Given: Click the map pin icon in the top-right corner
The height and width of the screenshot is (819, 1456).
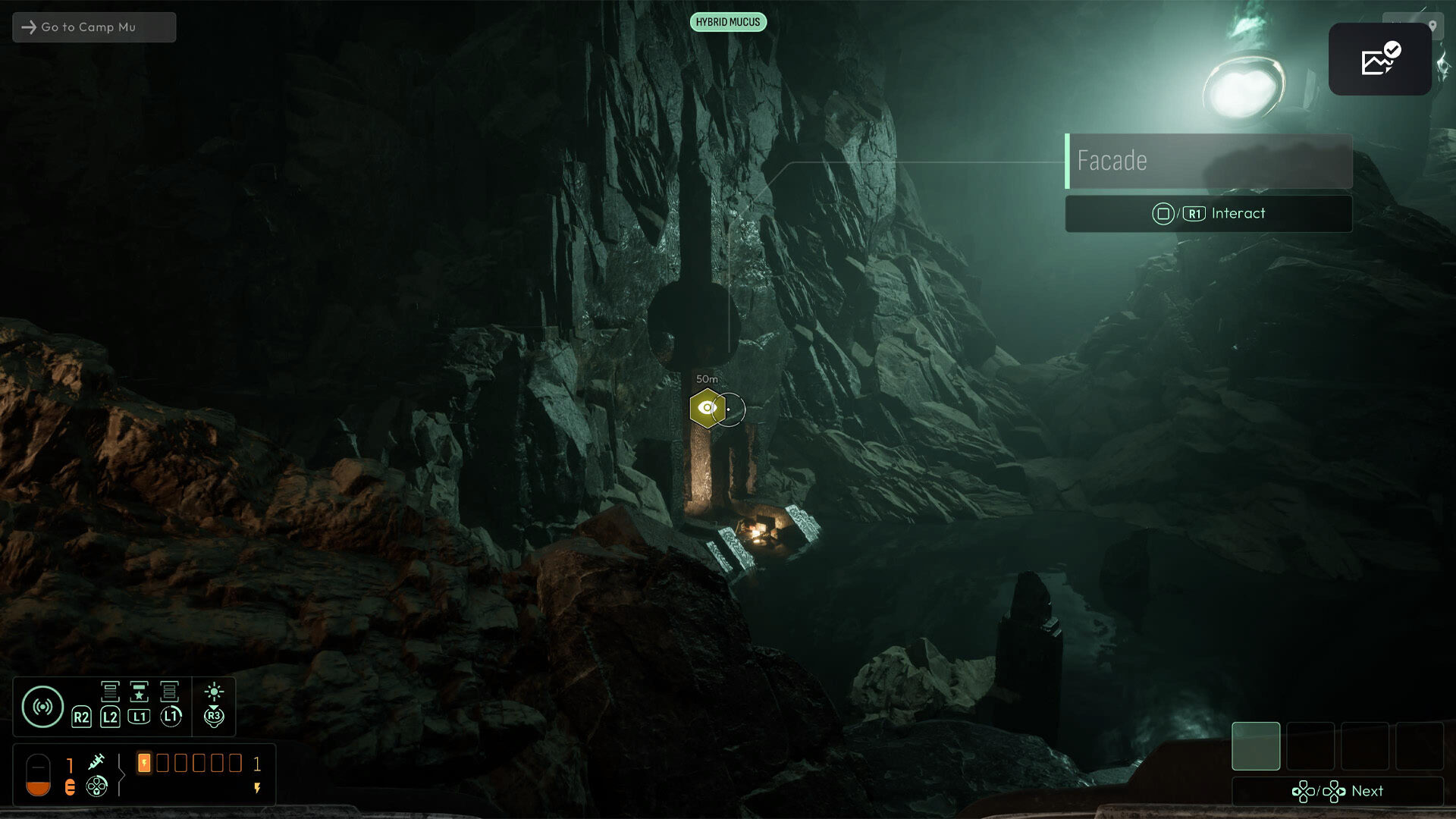Looking at the screenshot, I should (x=1432, y=27).
